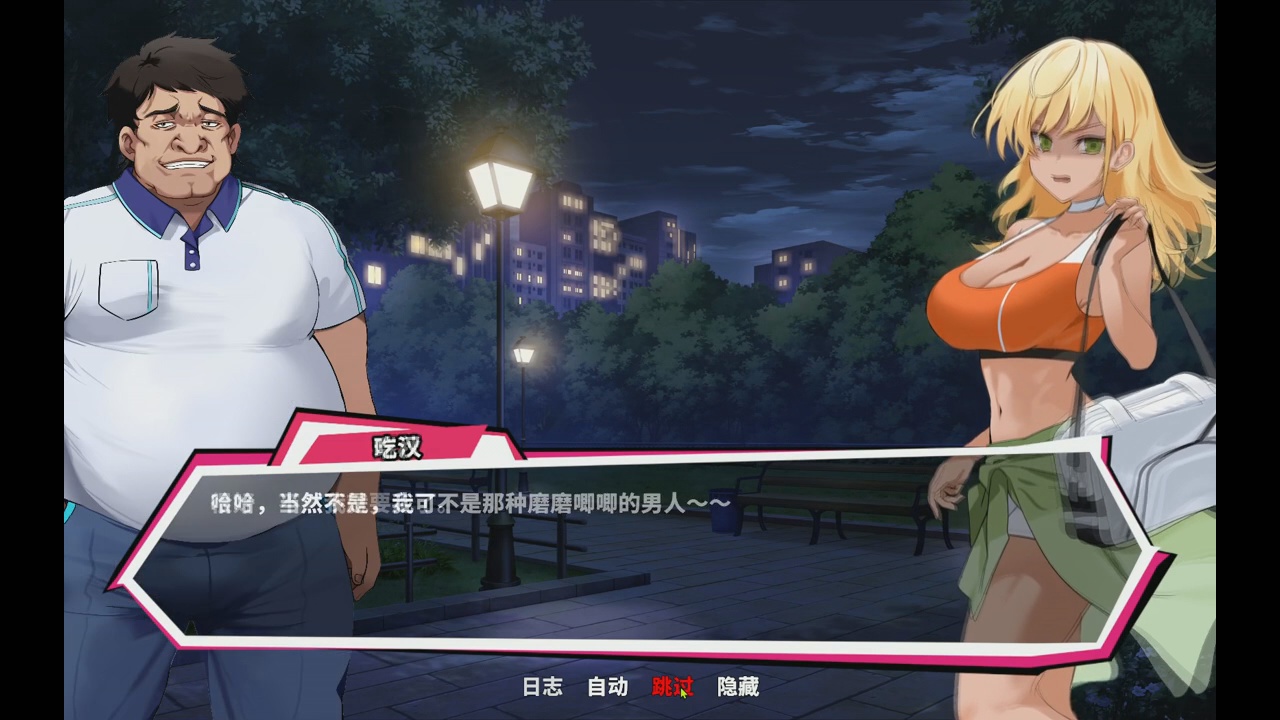Advance the dialogue in the text box
The width and height of the screenshot is (1280, 720).
pos(640,560)
